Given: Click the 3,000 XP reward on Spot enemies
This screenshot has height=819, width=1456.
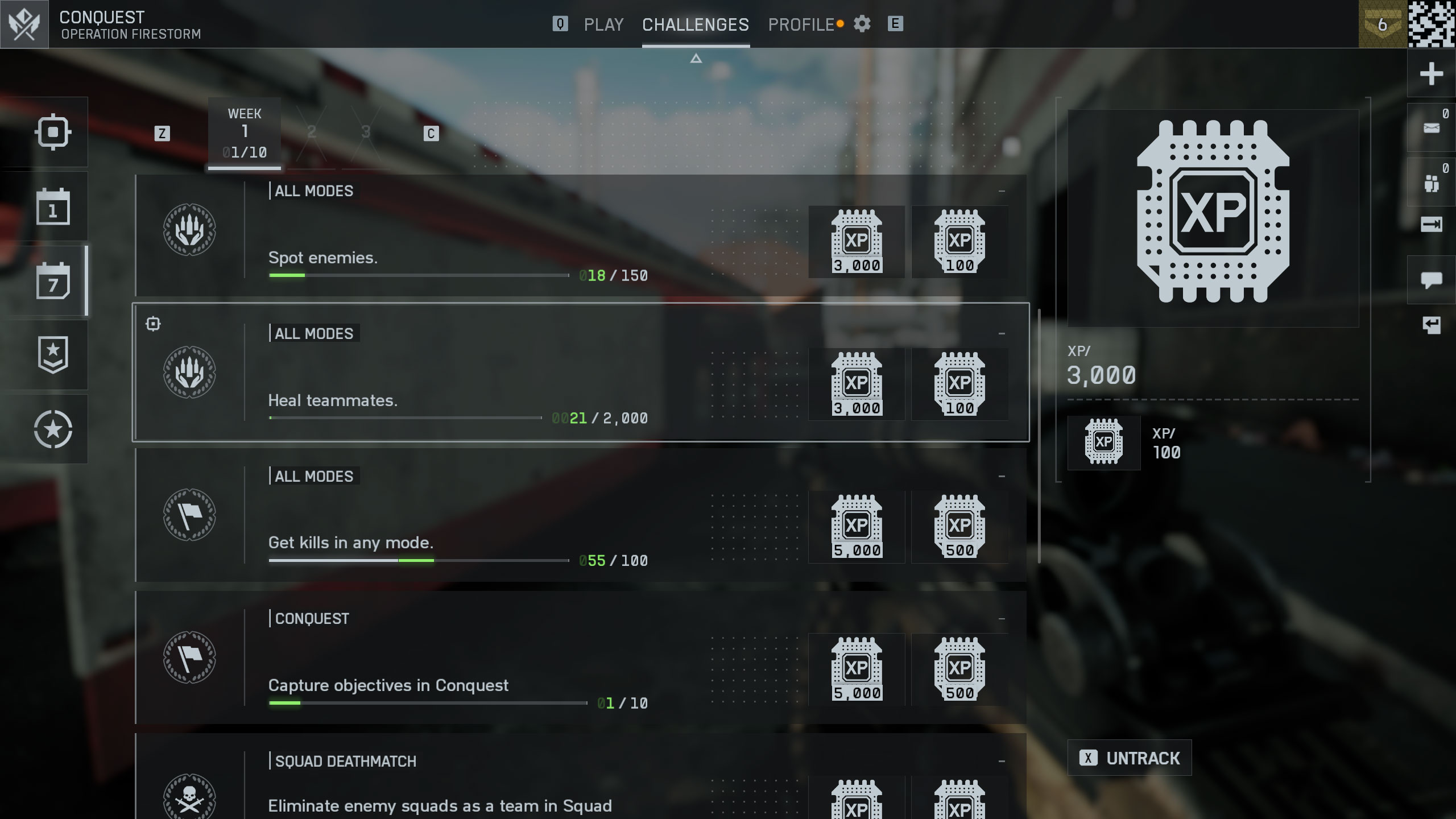Looking at the screenshot, I should [x=857, y=242].
